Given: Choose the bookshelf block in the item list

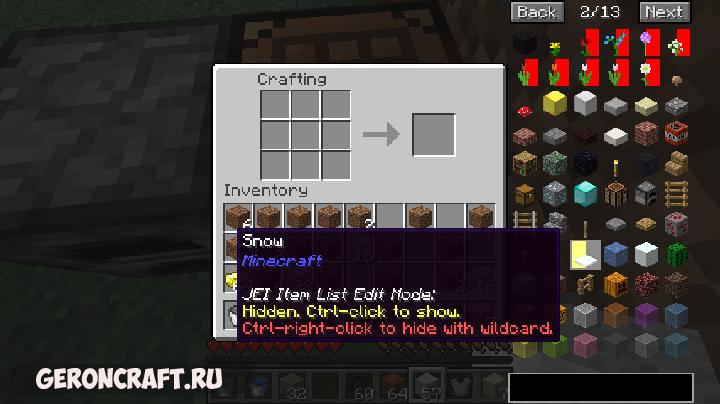Looking at the screenshot, I should (524, 164).
